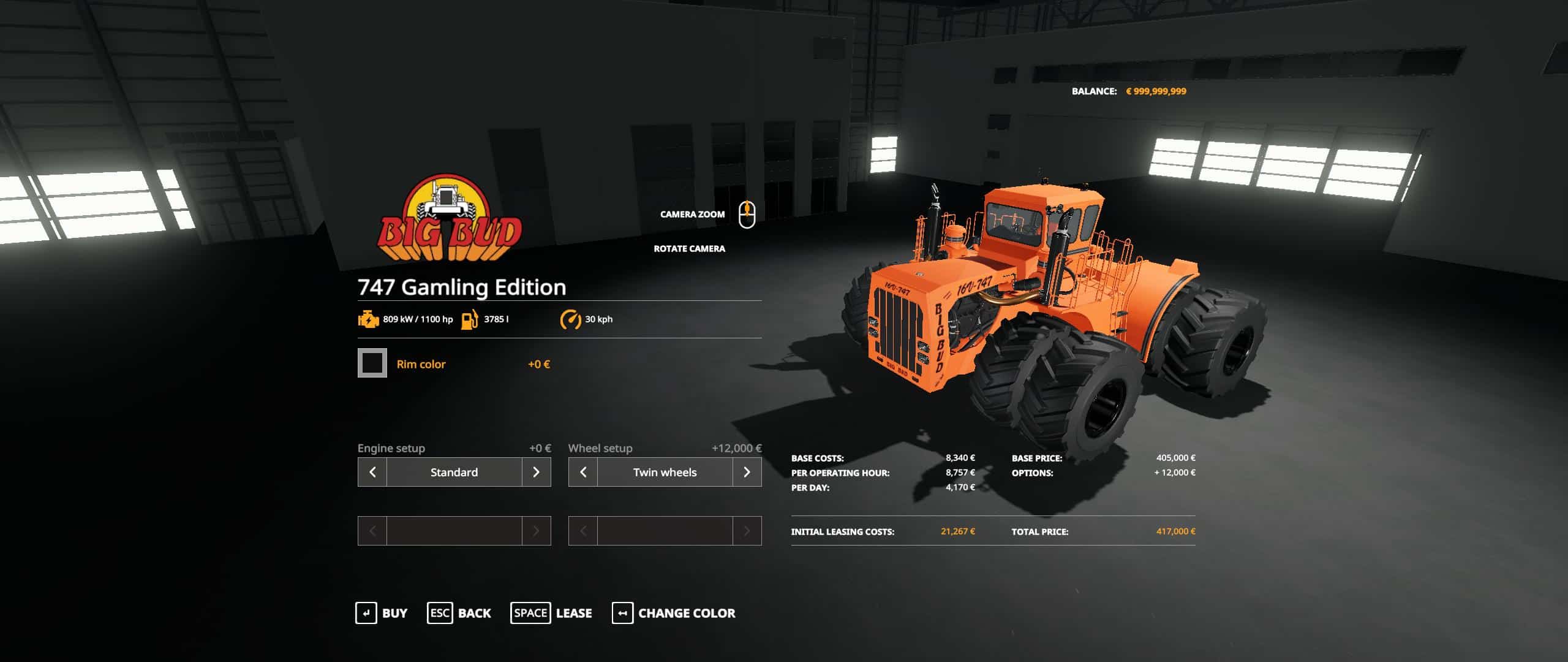Screen dimensions: 1568x662
Task: Go back from the shop configuration
Action: click(x=459, y=613)
